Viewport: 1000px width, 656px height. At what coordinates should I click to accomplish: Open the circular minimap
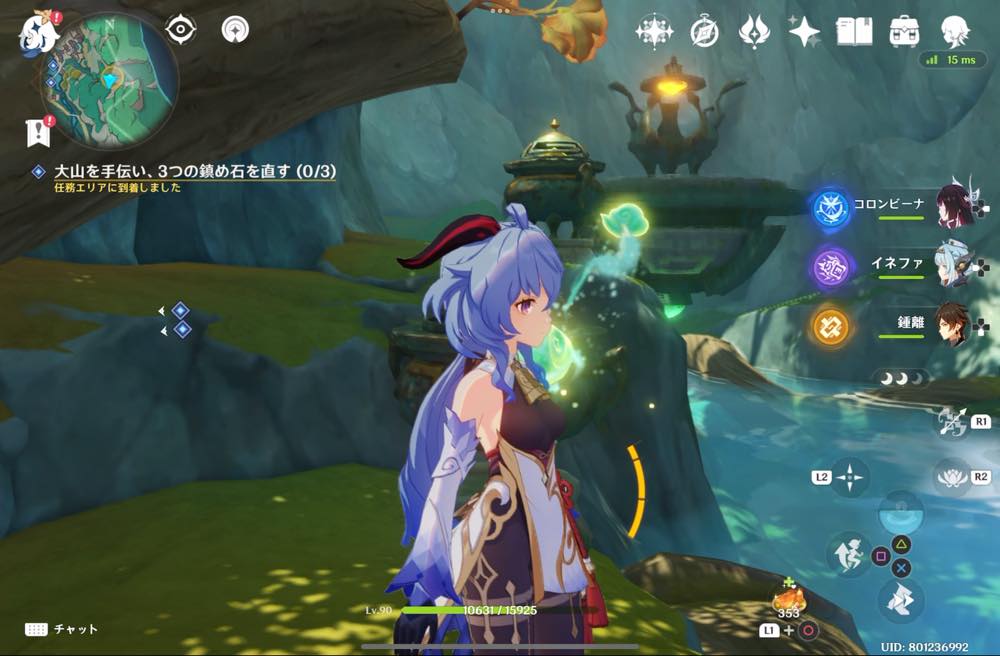click(x=110, y=80)
